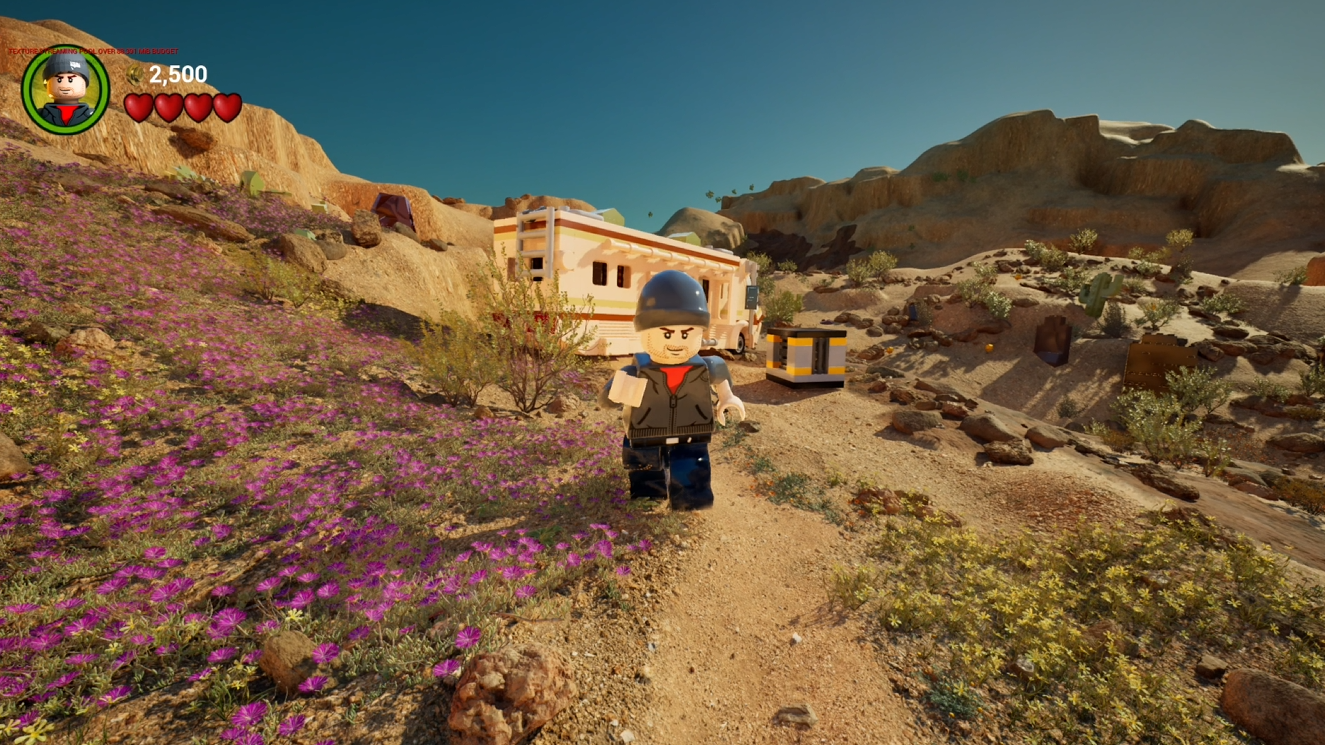
Task: Select the tent on the distant ridge
Action: pos(392,208)
